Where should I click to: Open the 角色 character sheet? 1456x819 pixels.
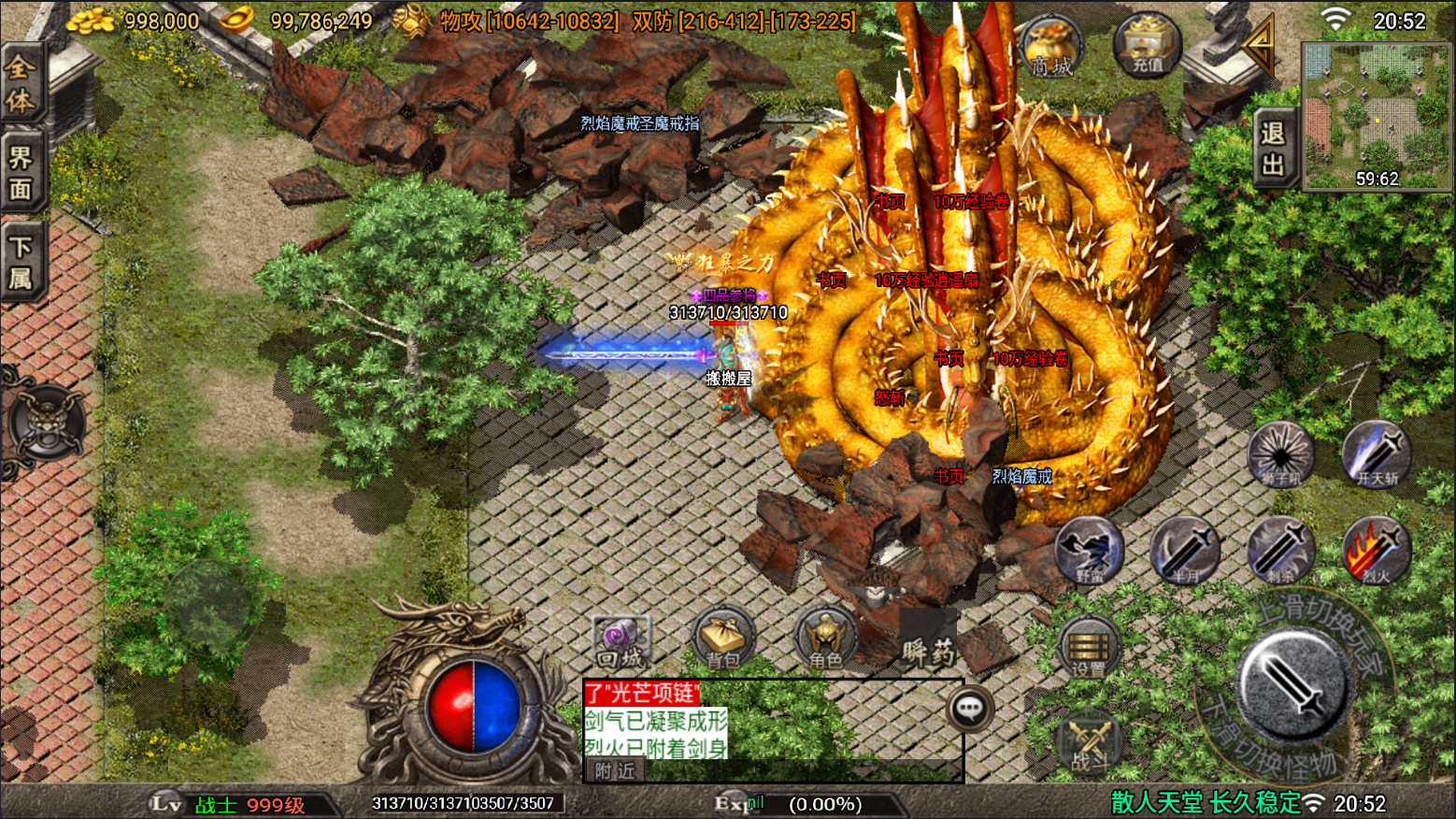[x=825, y=639]
